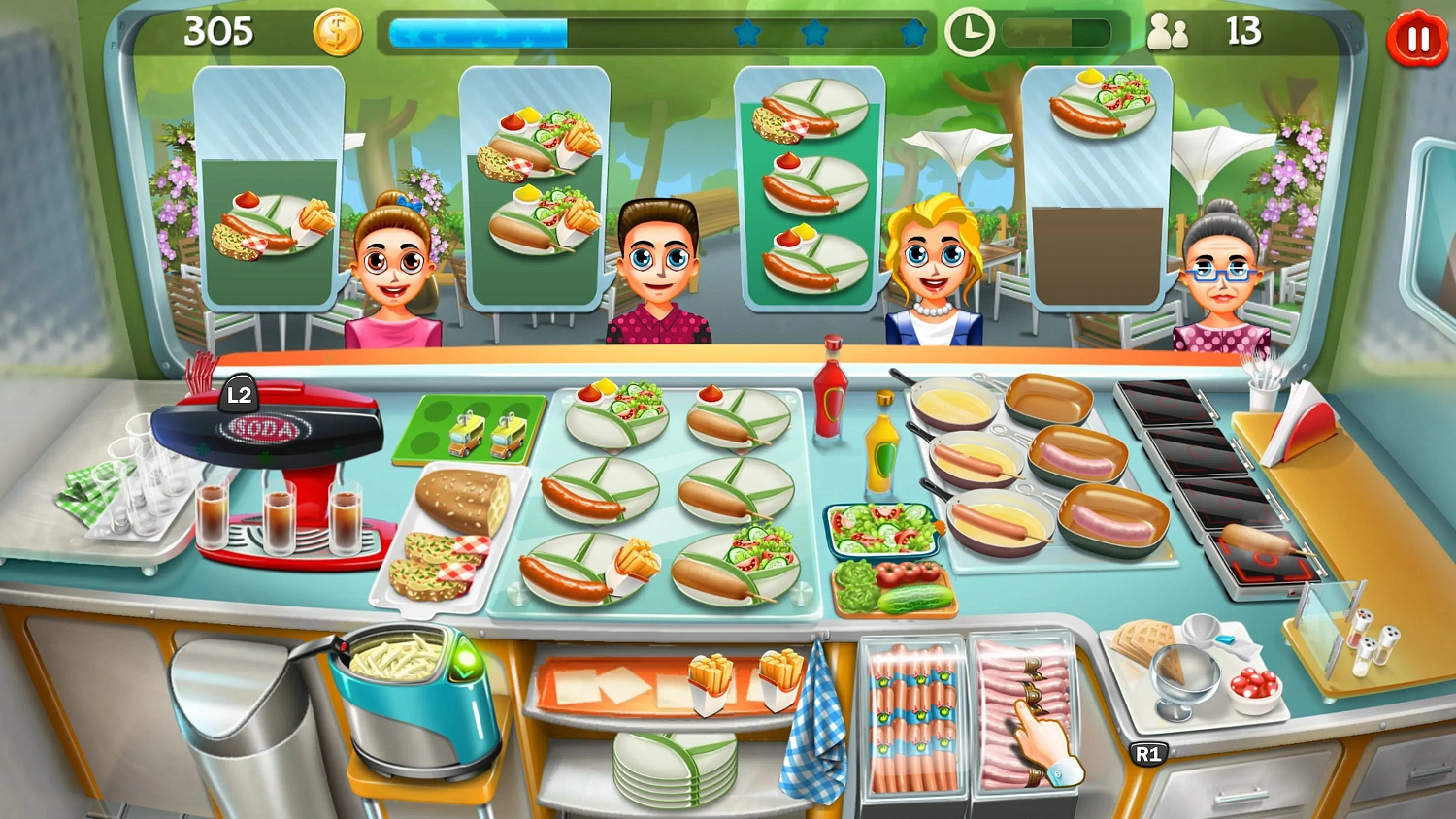This screenshot has width=1456, height=819.
Task: Pause the game with the red pause button
Action: [1416, 39]
